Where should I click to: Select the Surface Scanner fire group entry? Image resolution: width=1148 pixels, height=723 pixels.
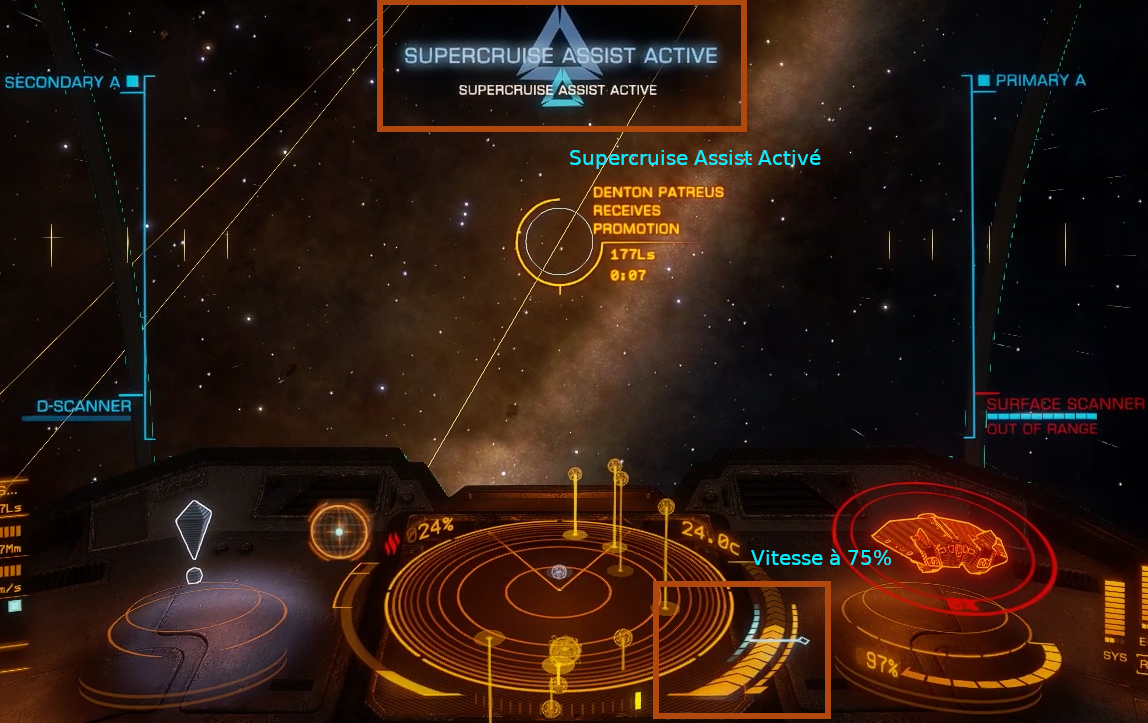pos(1065,404)
